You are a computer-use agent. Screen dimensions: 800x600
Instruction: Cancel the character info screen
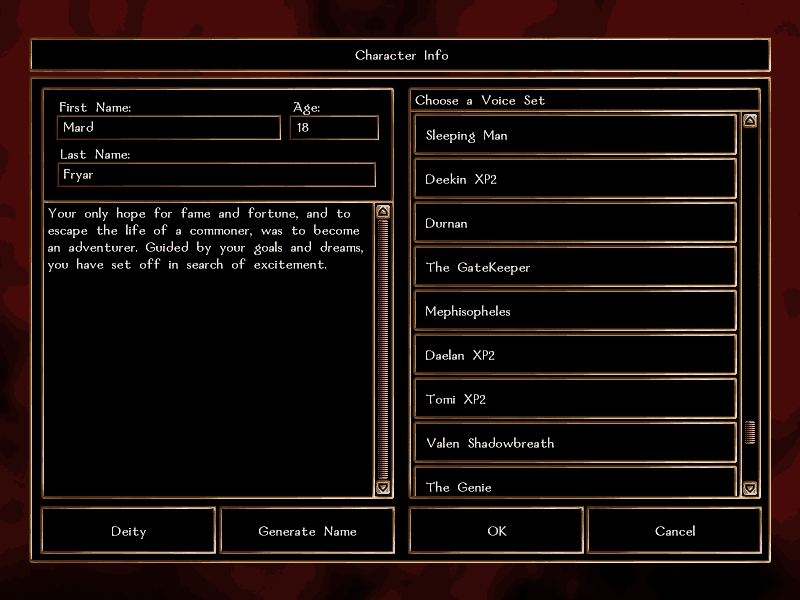[x=675, y=531]
